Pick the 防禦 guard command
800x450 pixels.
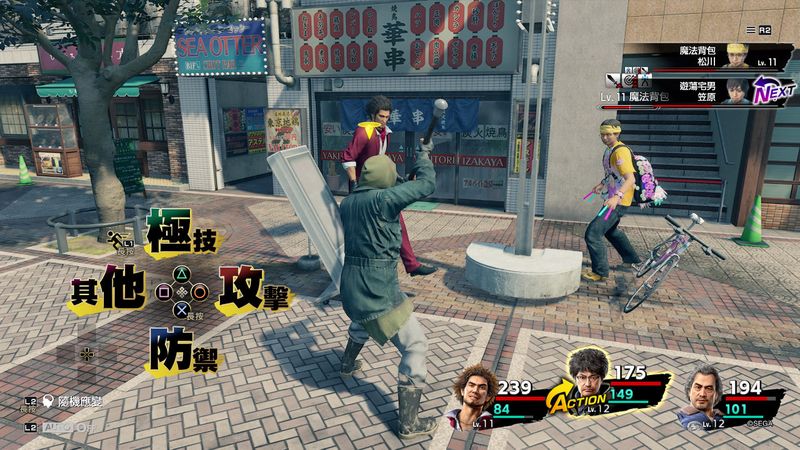pyautogui.click(x=182, y=347)
